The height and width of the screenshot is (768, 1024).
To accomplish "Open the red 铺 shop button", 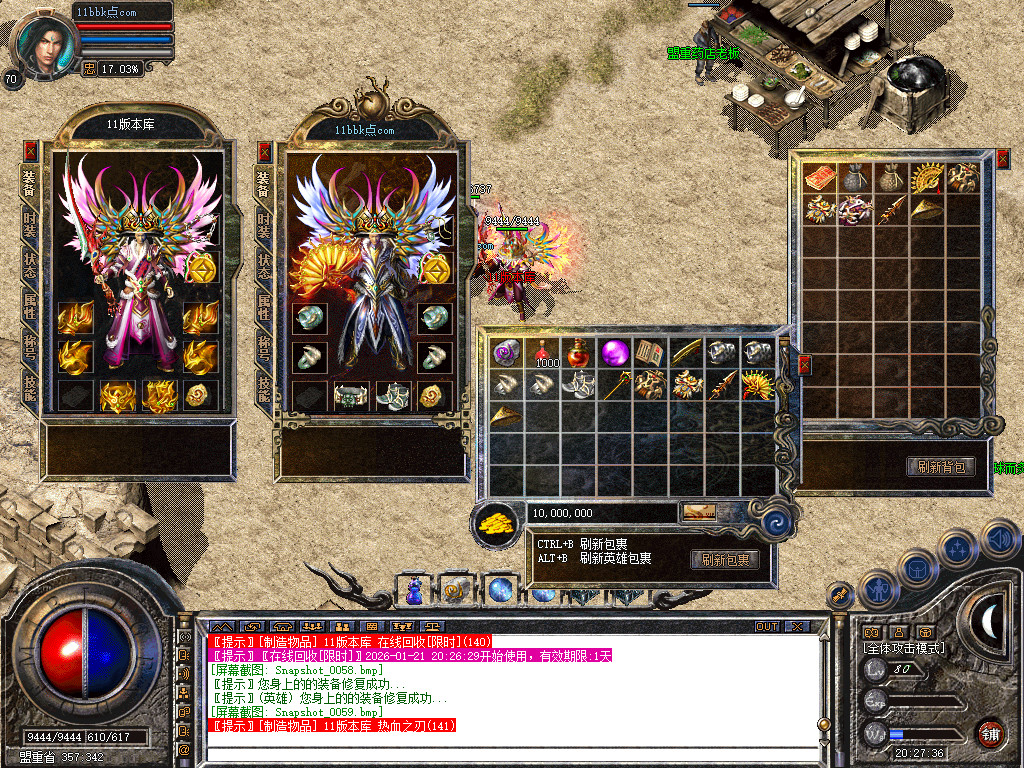I will pyautogui.click(x=990, y=733).
